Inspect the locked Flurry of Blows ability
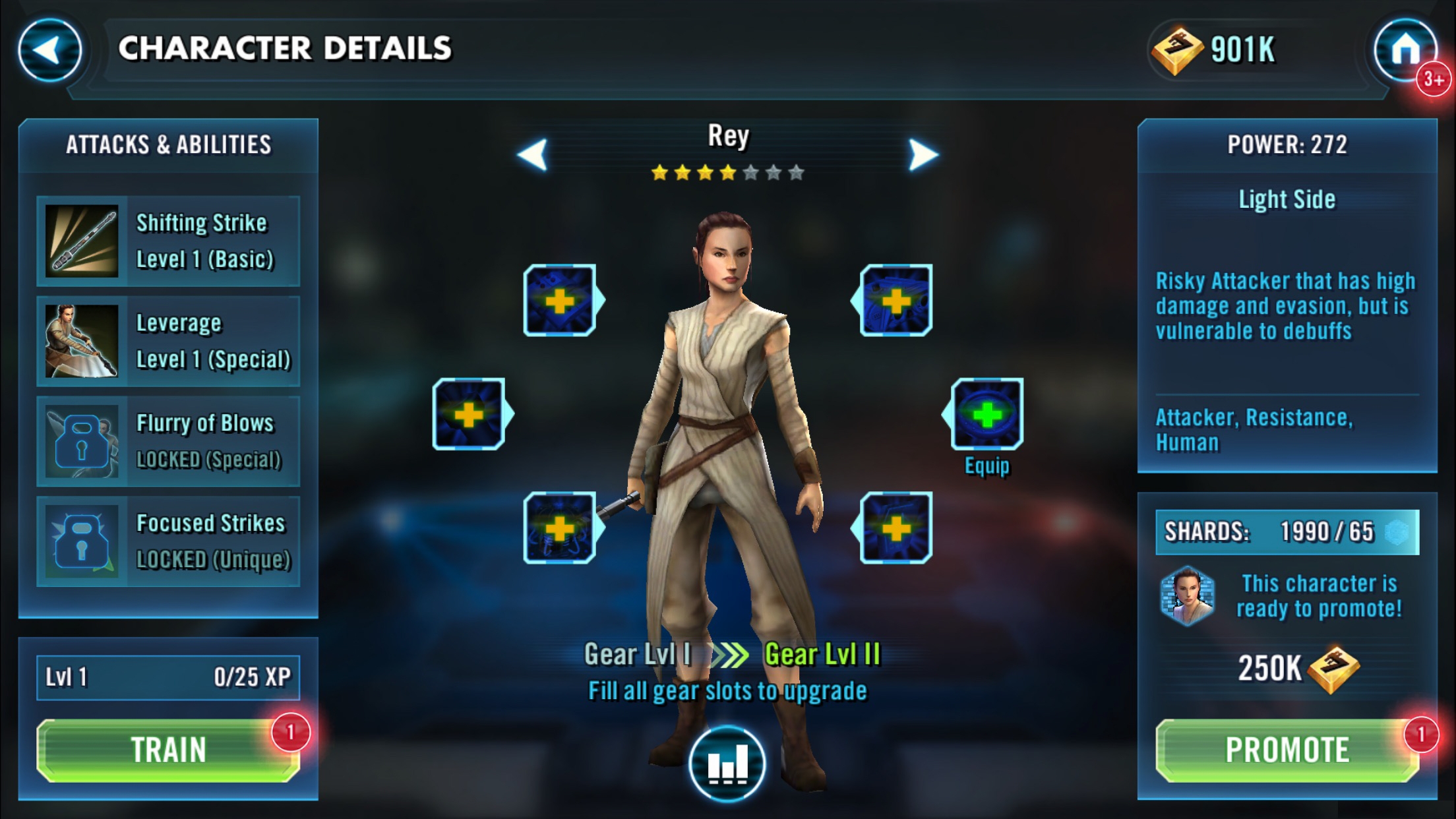Viewport: 1456px width, 819px height. [168, 442]
